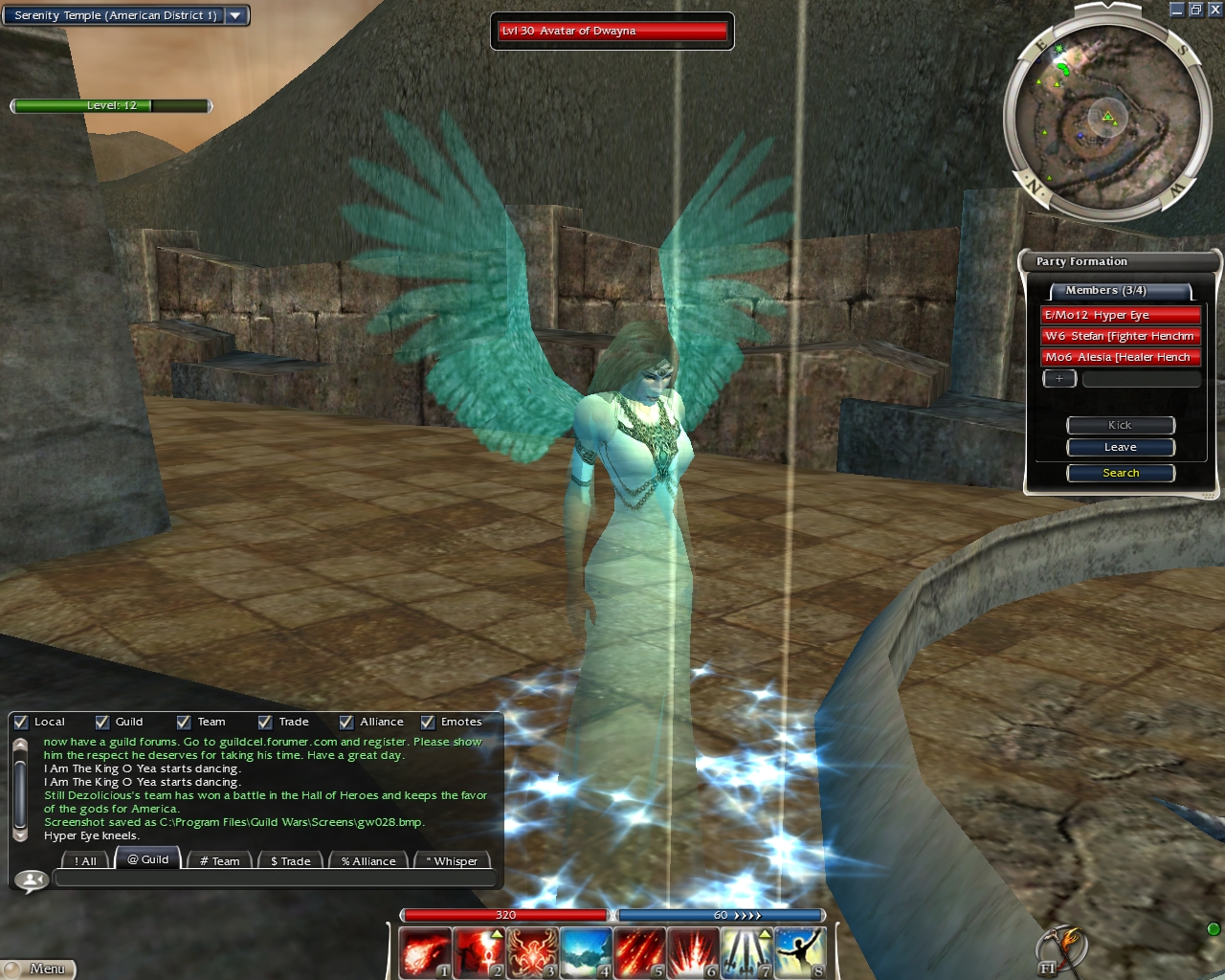Activate the fiery meteor skill in slot 1
This screenshot has height=980, width=1225.
(424, 952)
